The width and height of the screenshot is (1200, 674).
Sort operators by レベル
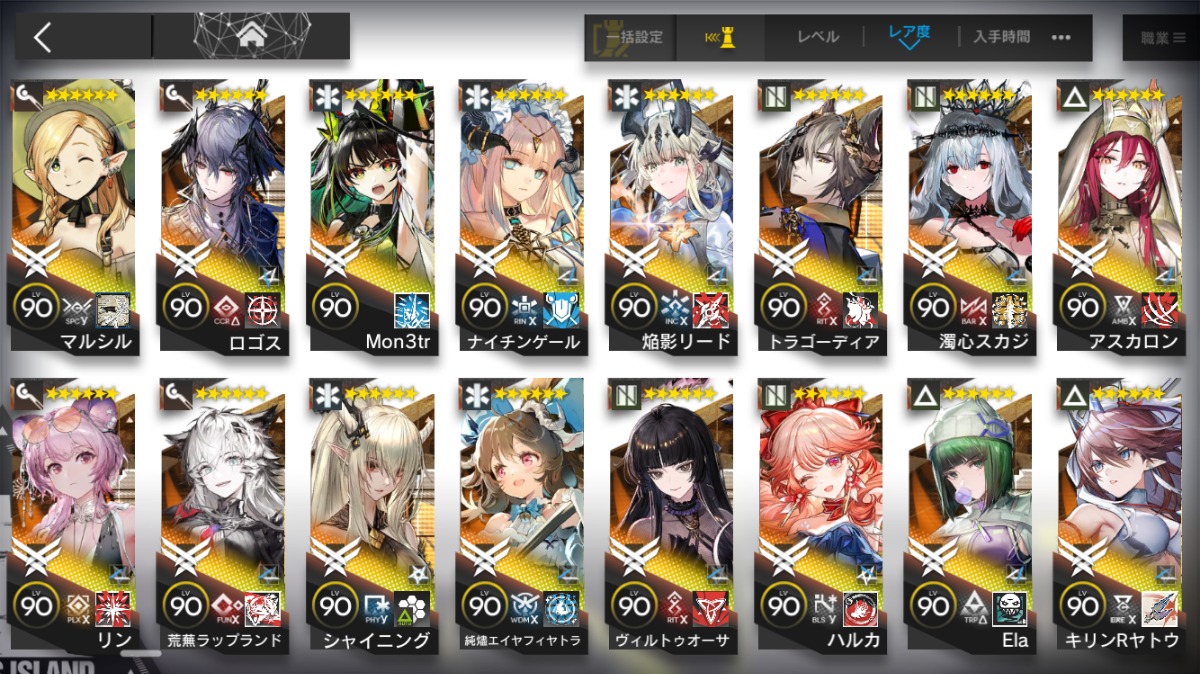[818, 37]
